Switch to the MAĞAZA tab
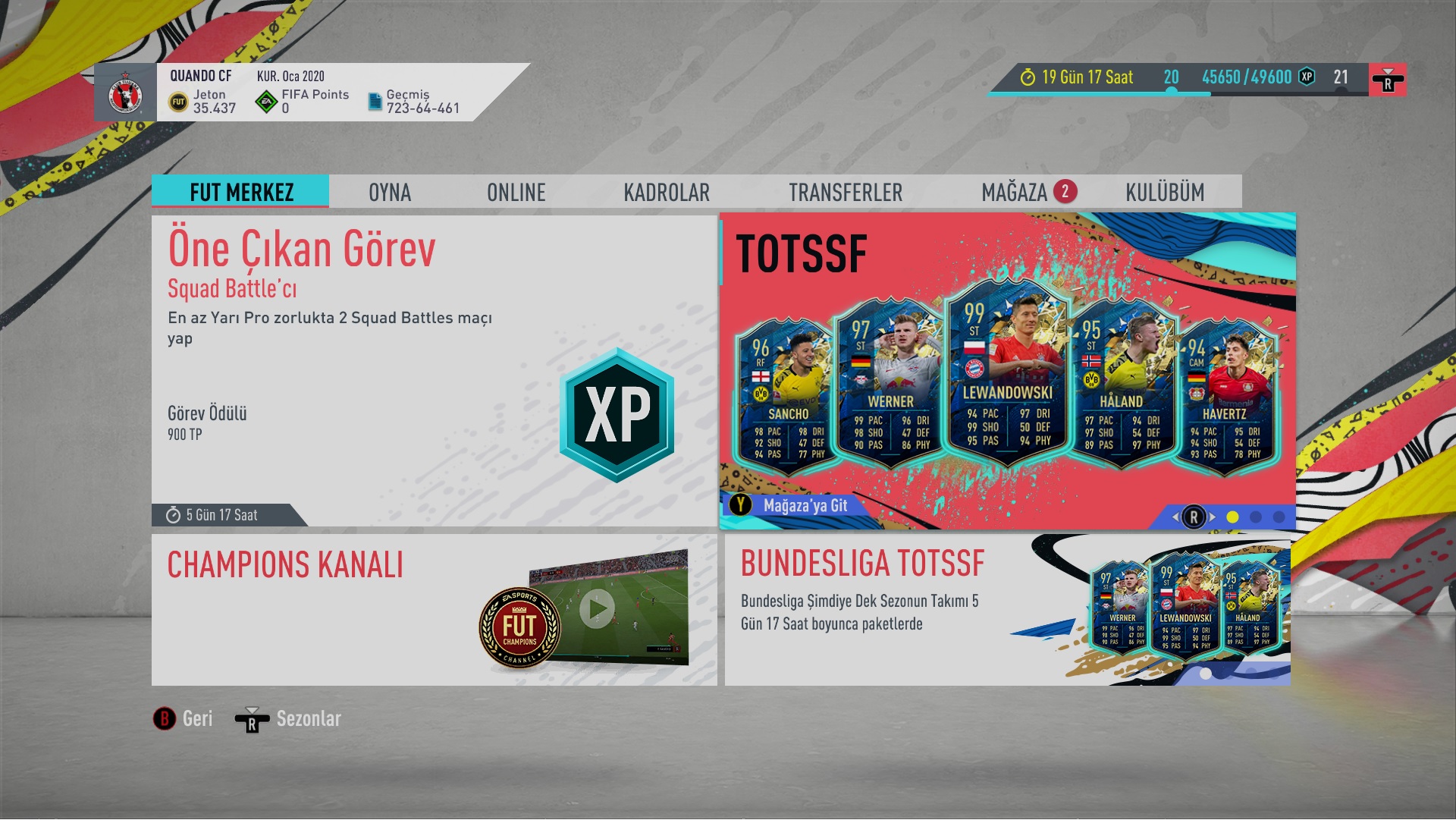This screenshot has height=820, width=1456. [1015, 193]
